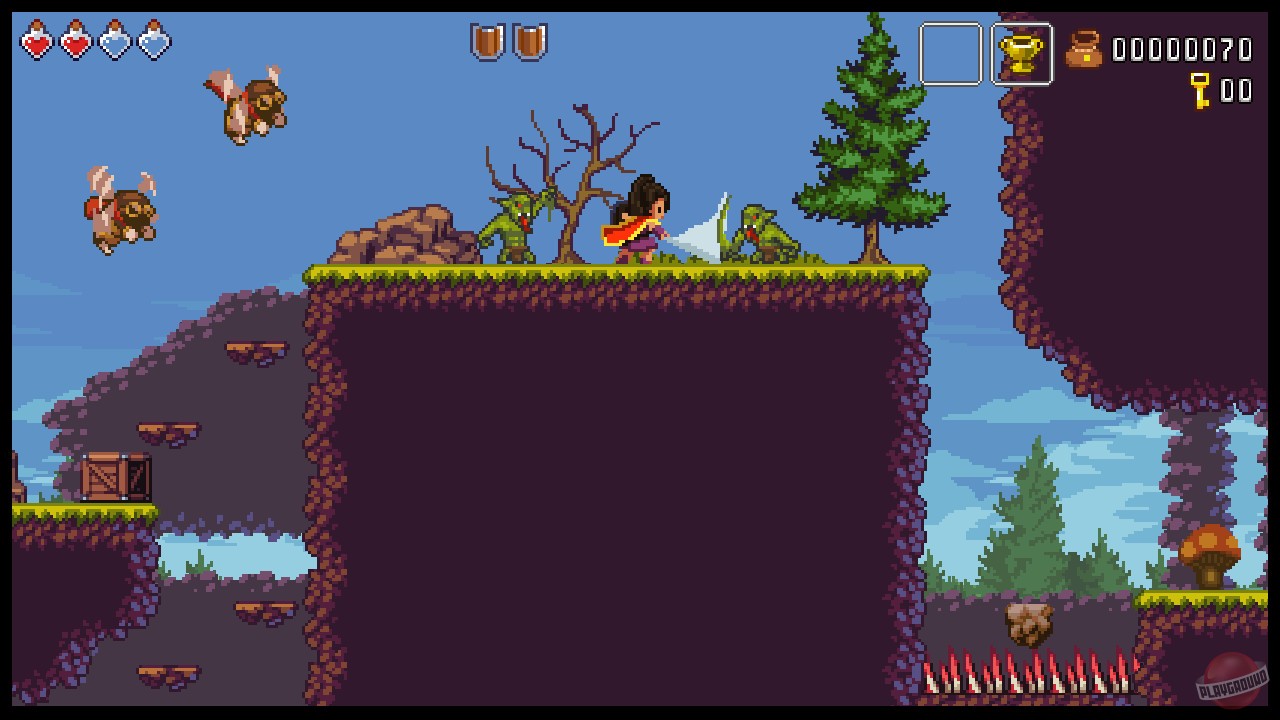Select the player character with the red cape
Image resolution: width=1280 pixels, height=720 pixels.
point(645,220)
